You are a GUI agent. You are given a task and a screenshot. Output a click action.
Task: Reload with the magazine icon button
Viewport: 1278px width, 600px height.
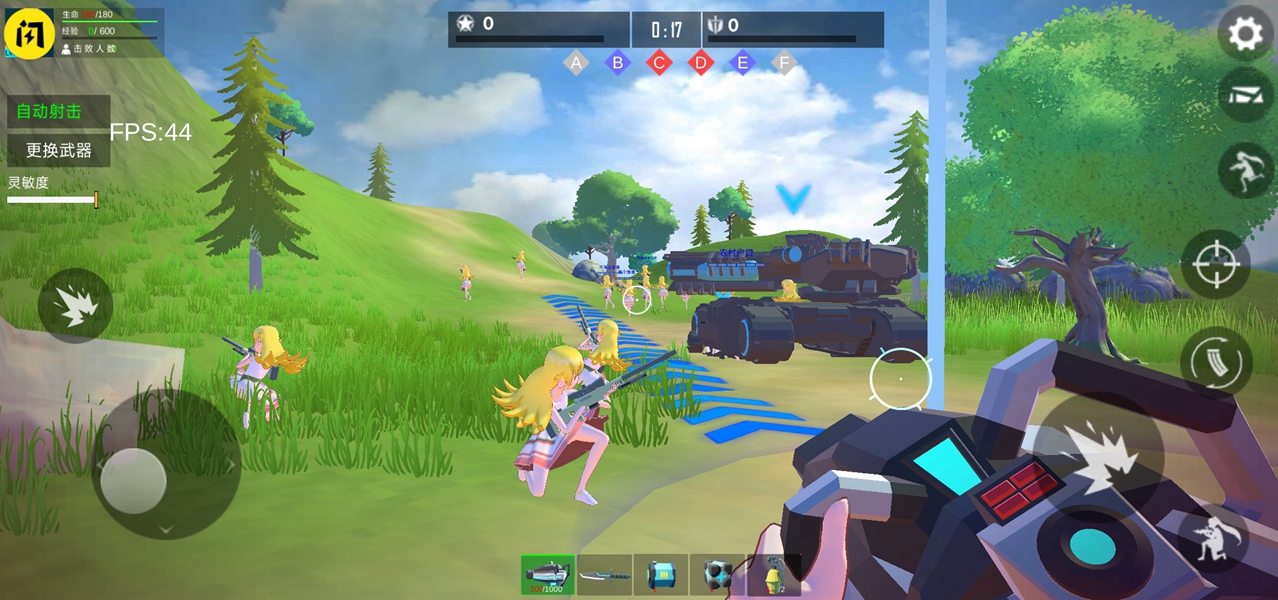(x=1216, y=361)
